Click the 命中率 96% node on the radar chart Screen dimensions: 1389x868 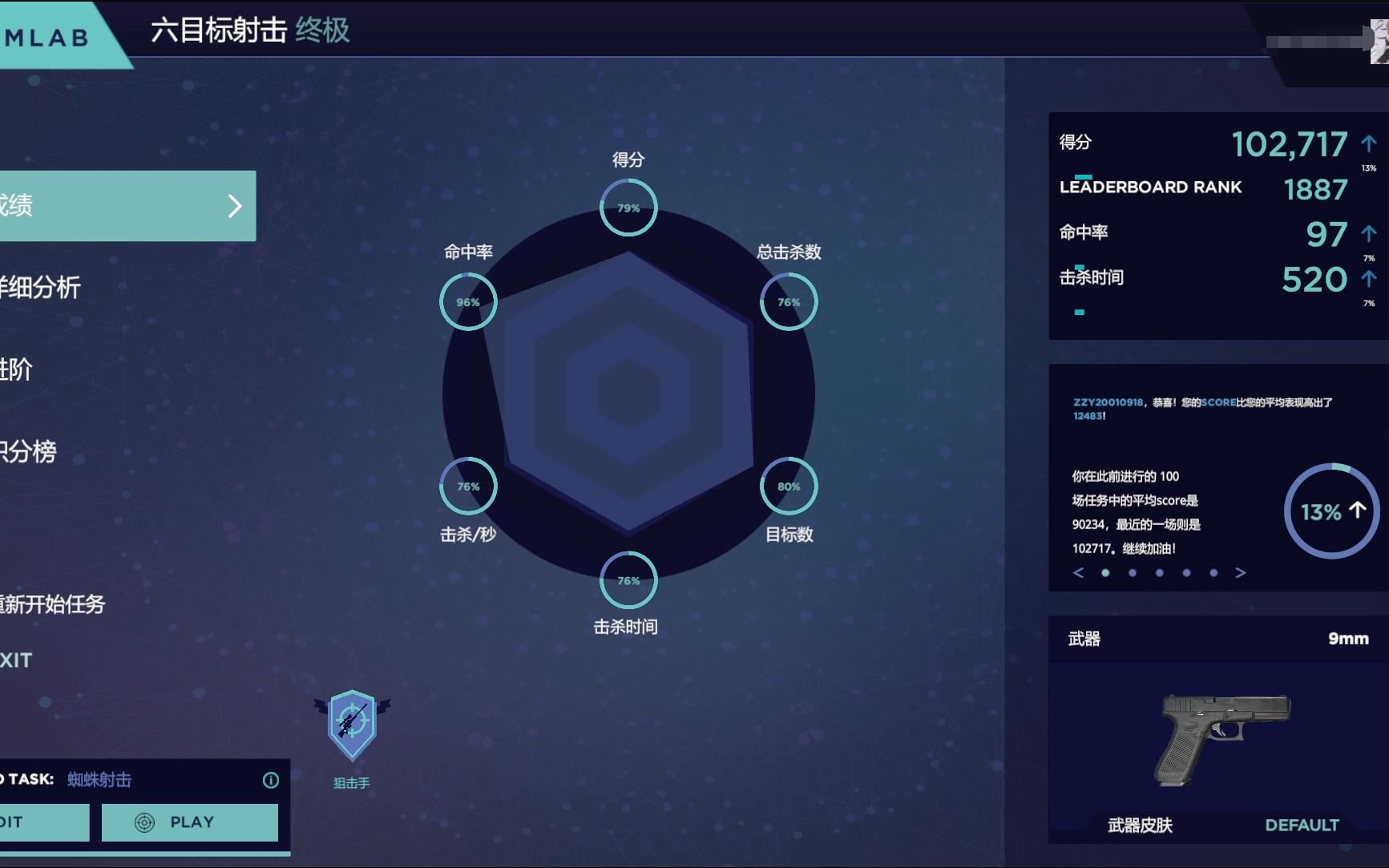click(468, 302)
